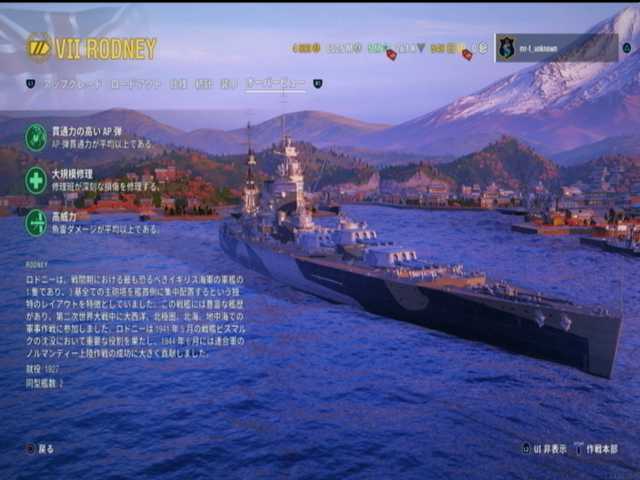Open the ロードアウト tab
Screen dimensions: 640x480
[133, 84]
